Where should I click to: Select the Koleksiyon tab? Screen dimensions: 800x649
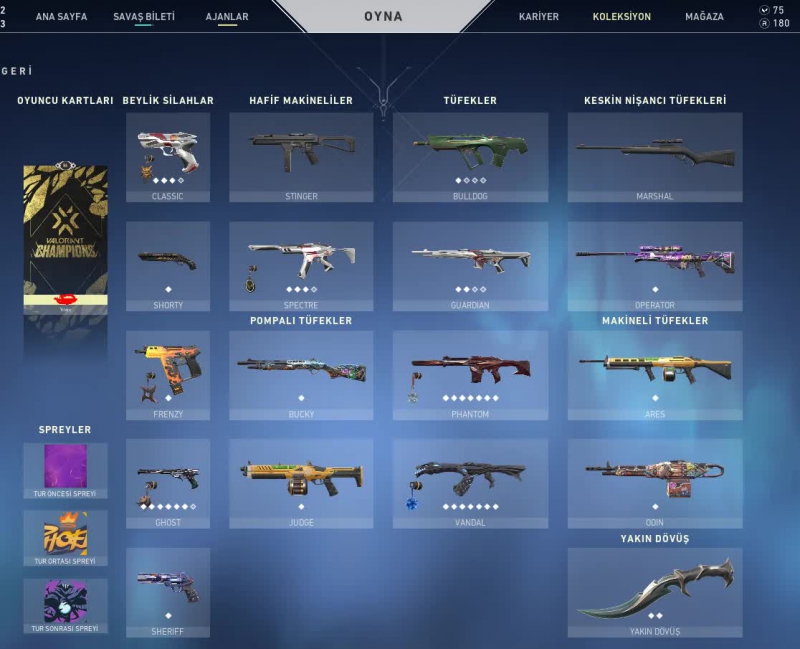click(621, 17)
